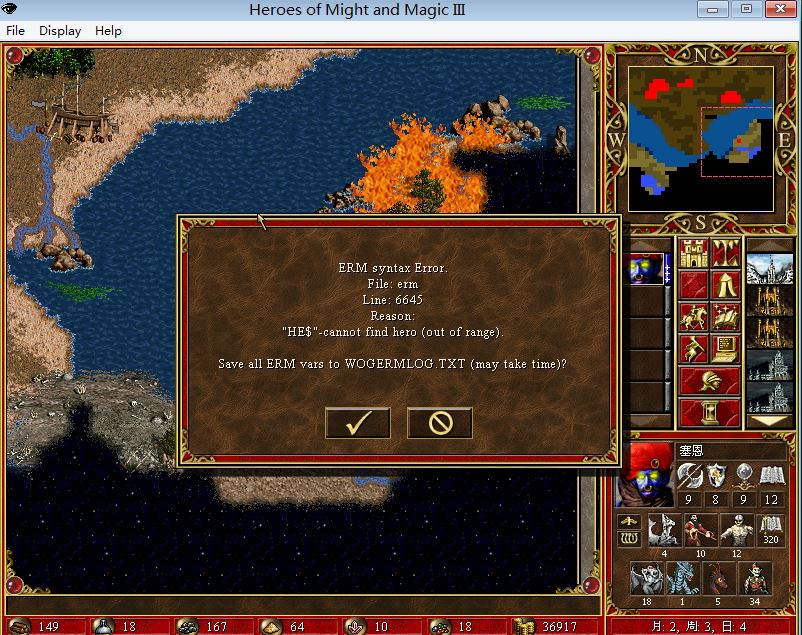Move hero with the horseman button
Screen dimensions: 802x635
pyautogui.click(x=694, y=316)
